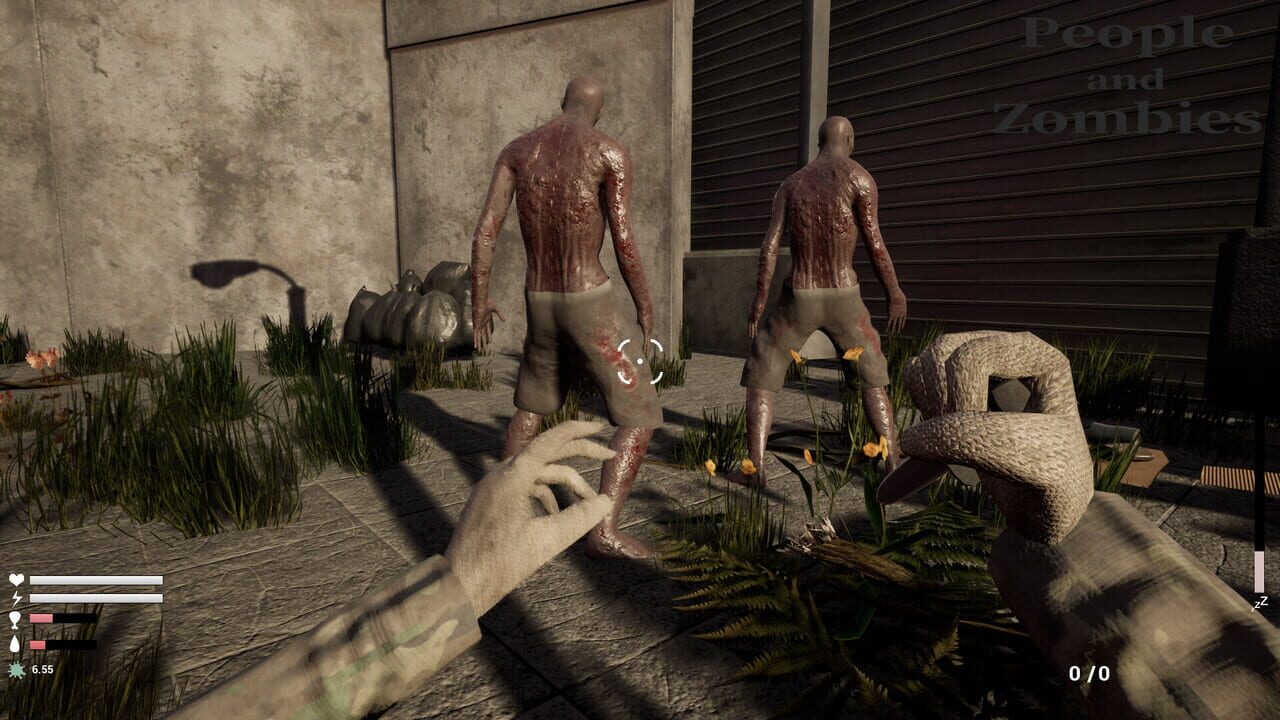Toggle the sleep meter on the right edge

1259,558
